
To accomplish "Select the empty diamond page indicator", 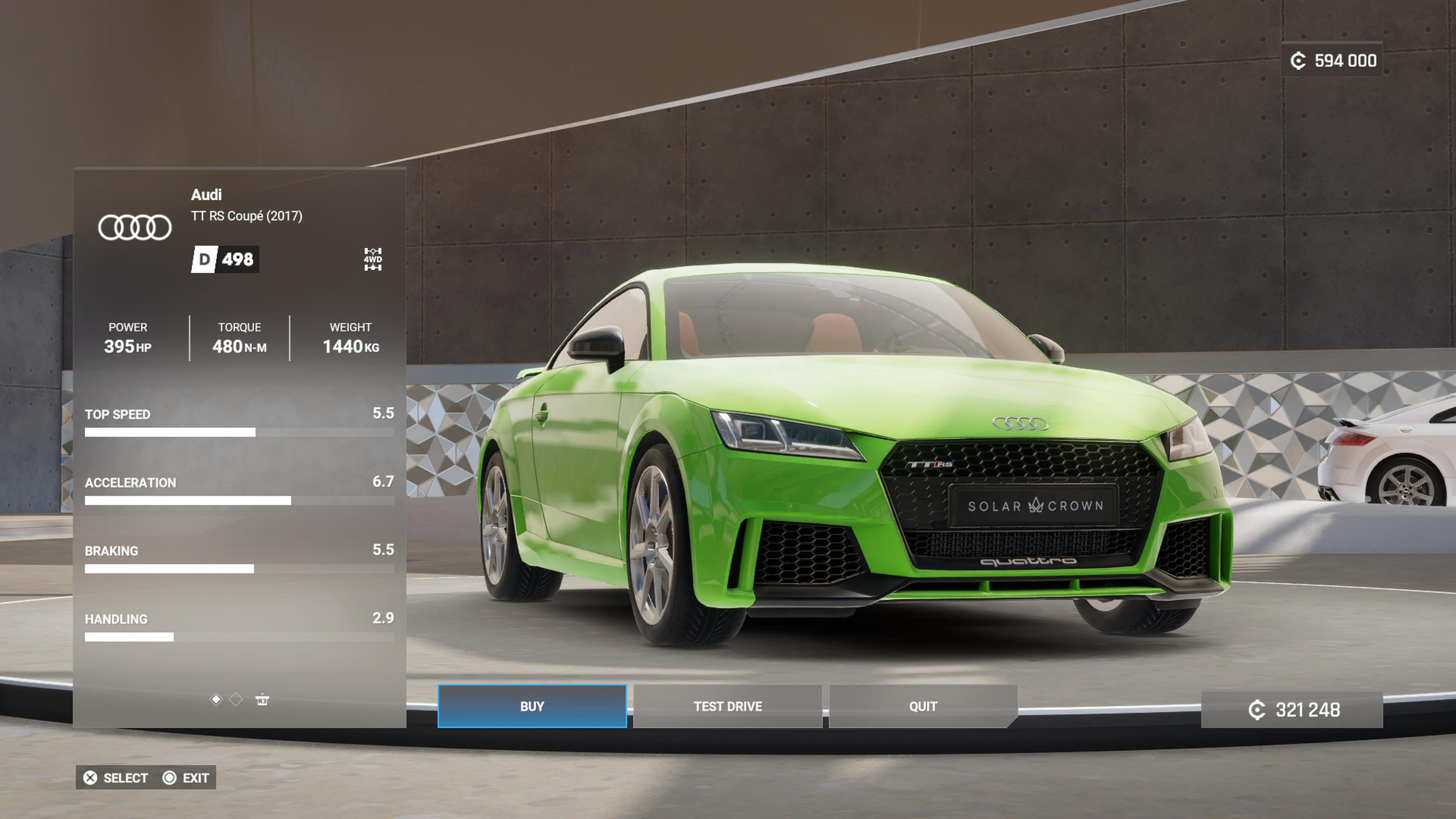I will point(236,700).
